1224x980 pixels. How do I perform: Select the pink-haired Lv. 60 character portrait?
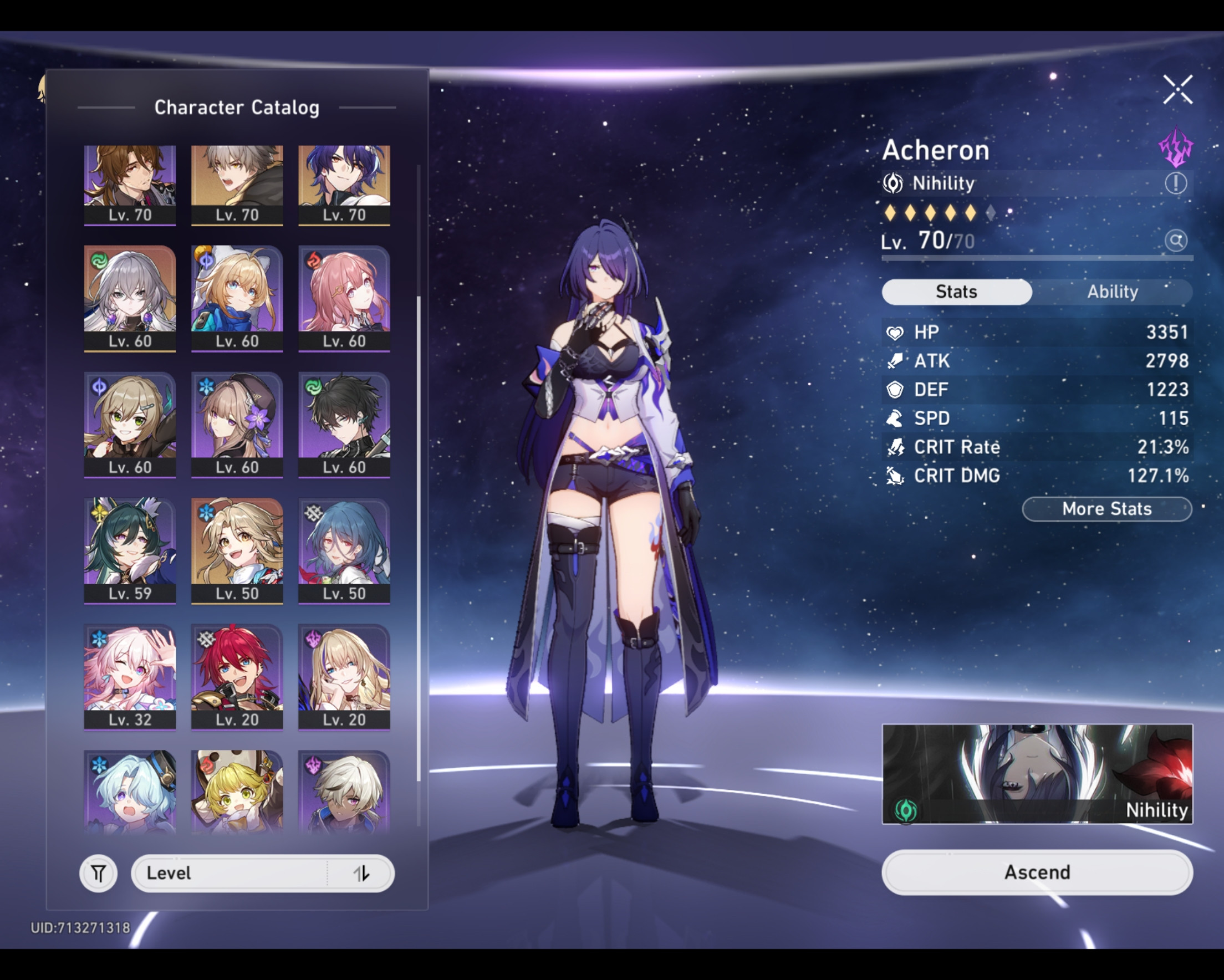click(x=344, y=298)
